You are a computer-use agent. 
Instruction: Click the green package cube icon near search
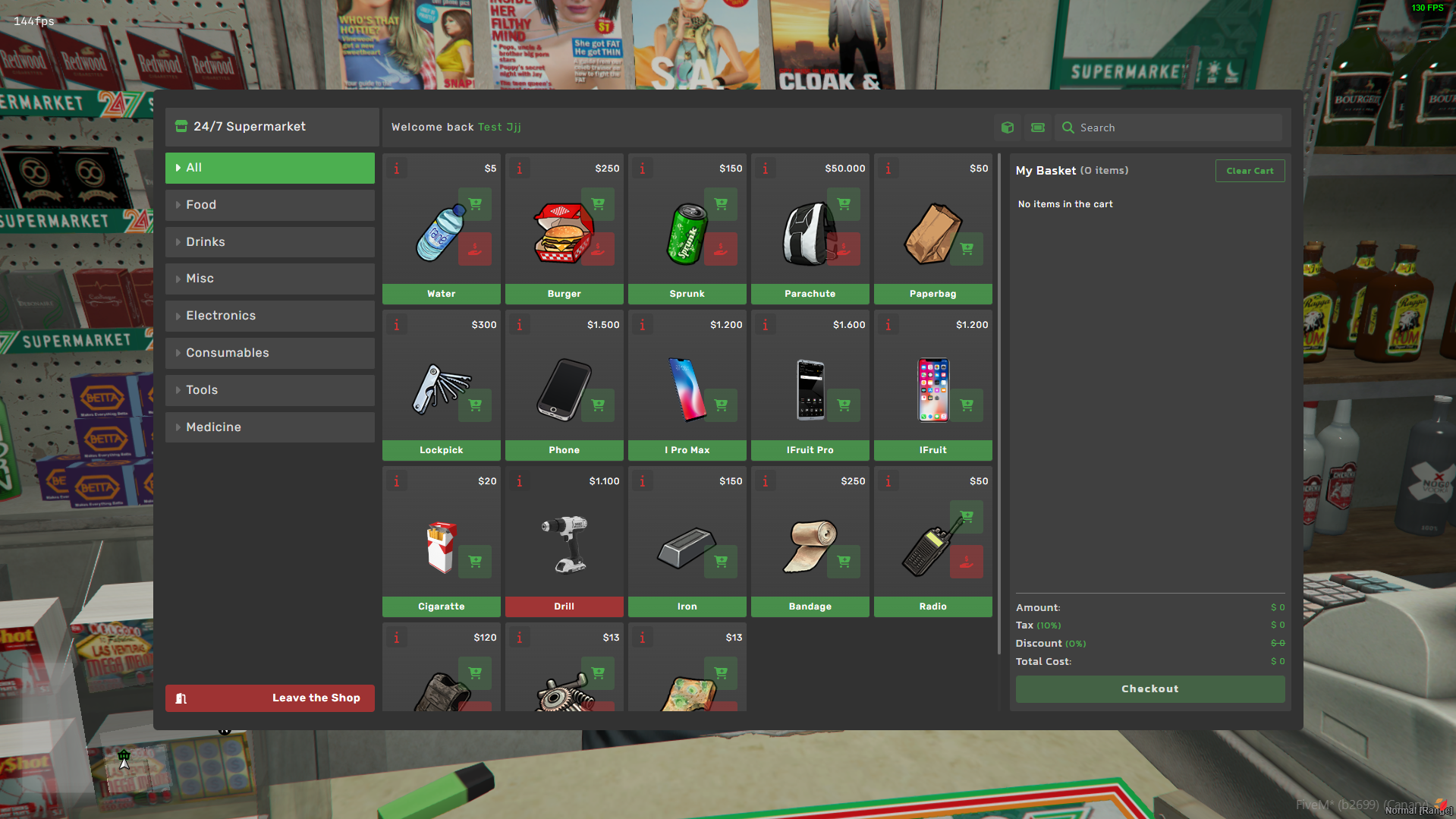(1008, 127)
